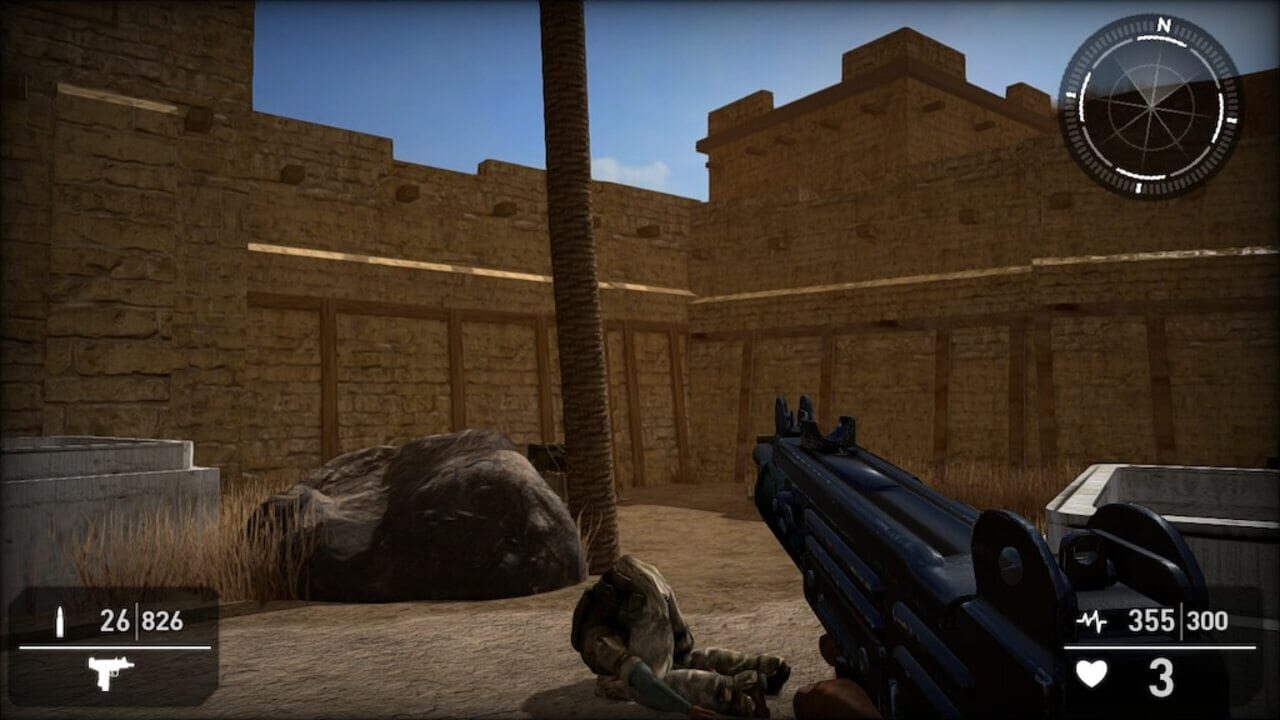
Task: Click the heart lives icon
Action: click(1093, 674)
